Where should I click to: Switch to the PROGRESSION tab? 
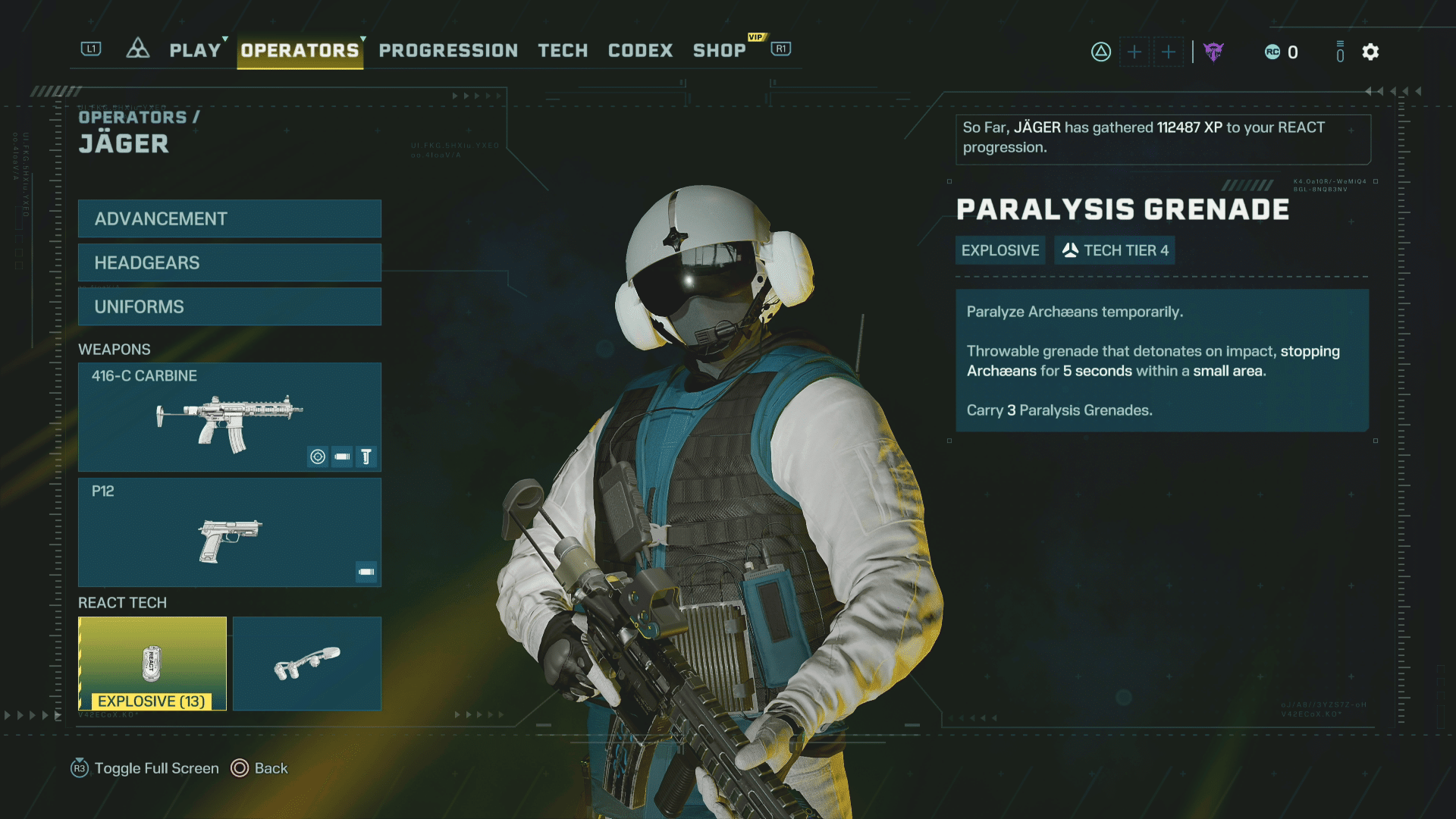(447, 51)
